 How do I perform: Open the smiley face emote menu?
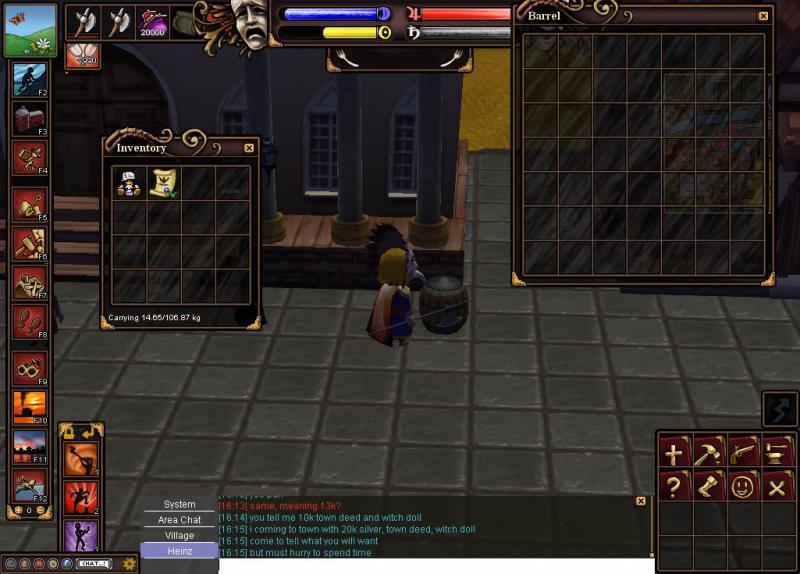(741, 487)
